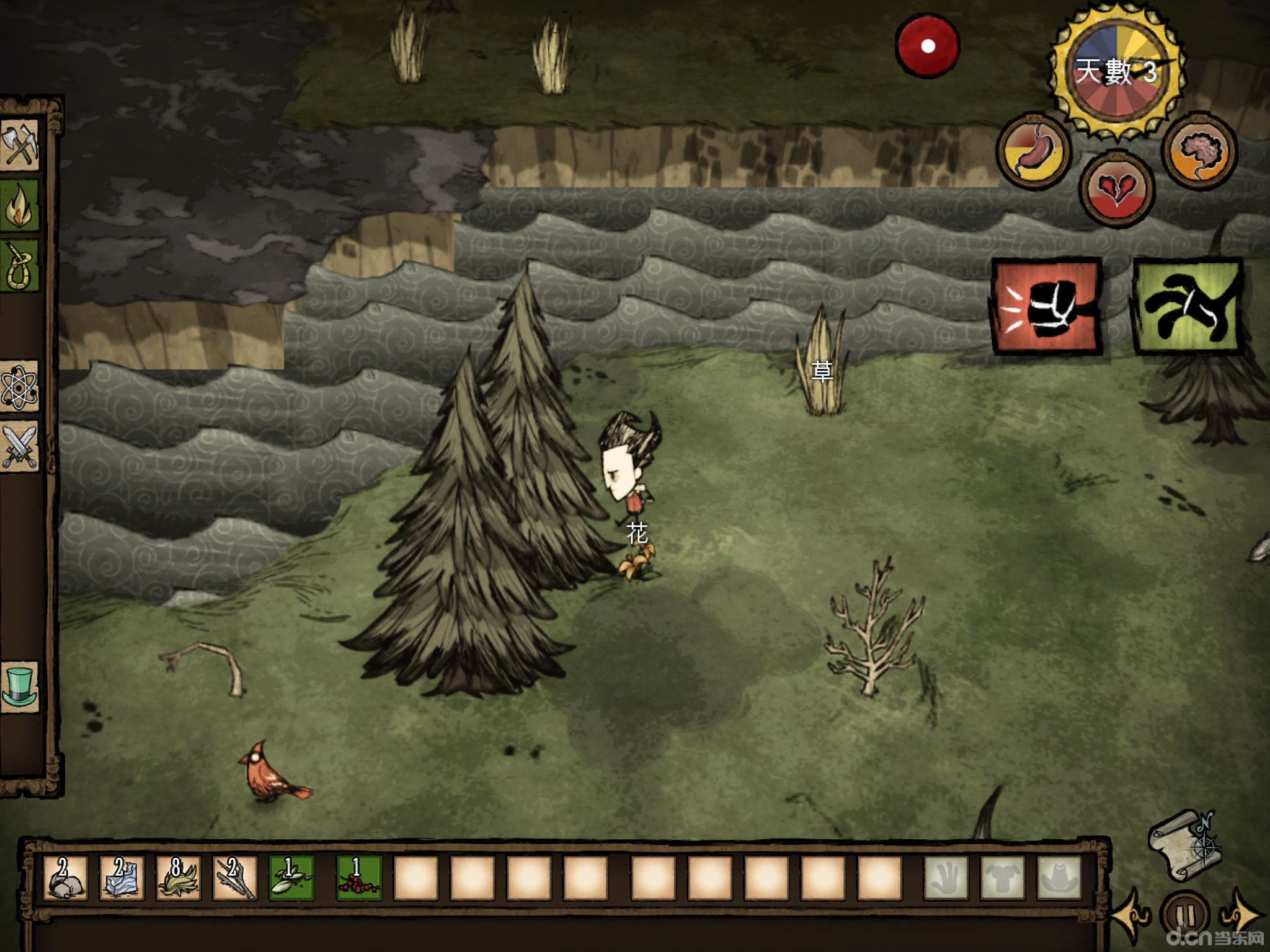
Task: Tap the red record button
Action: [927, 46]
